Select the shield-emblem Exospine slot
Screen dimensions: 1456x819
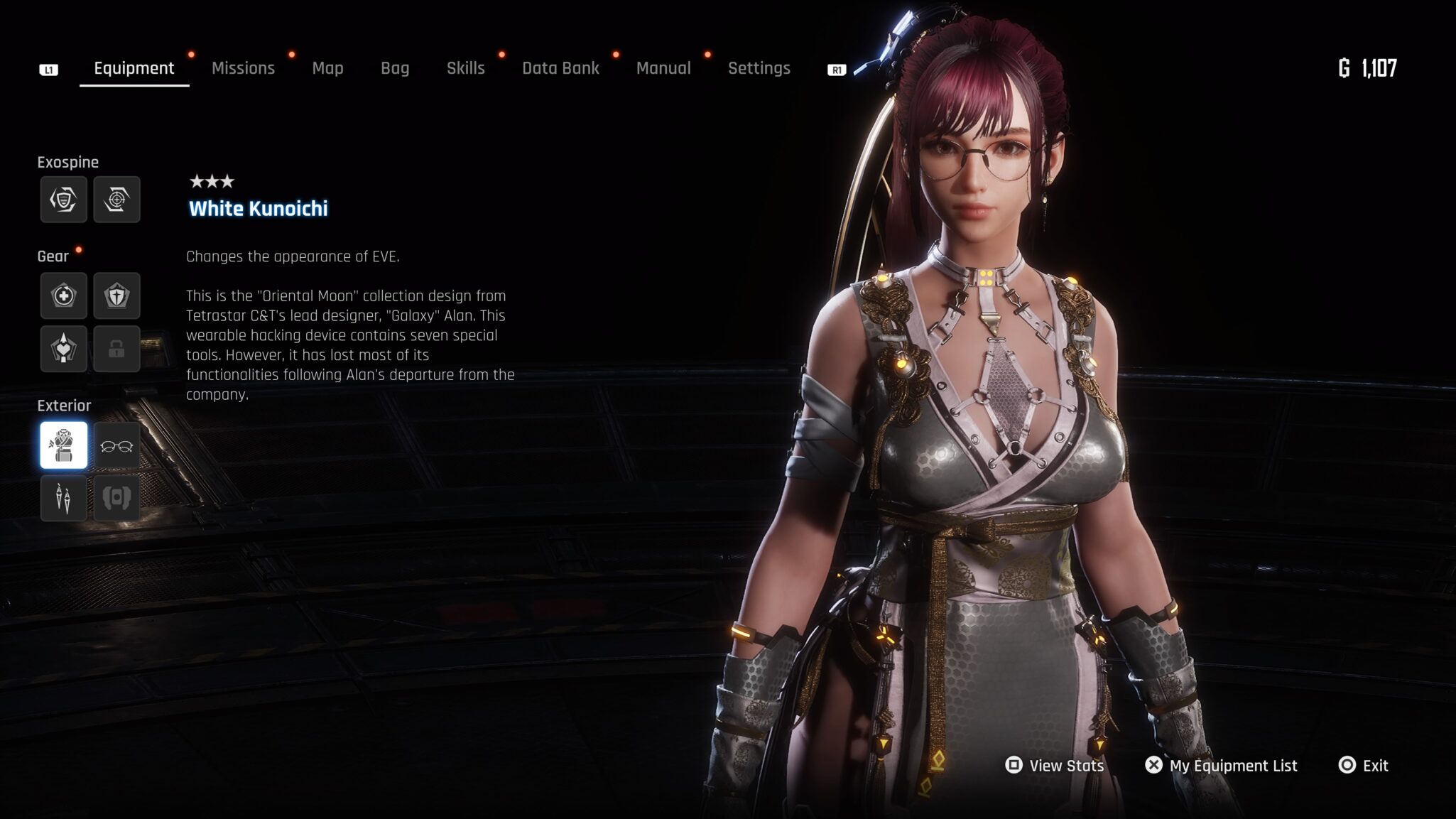pyautogui.click(x=64, y=200)
